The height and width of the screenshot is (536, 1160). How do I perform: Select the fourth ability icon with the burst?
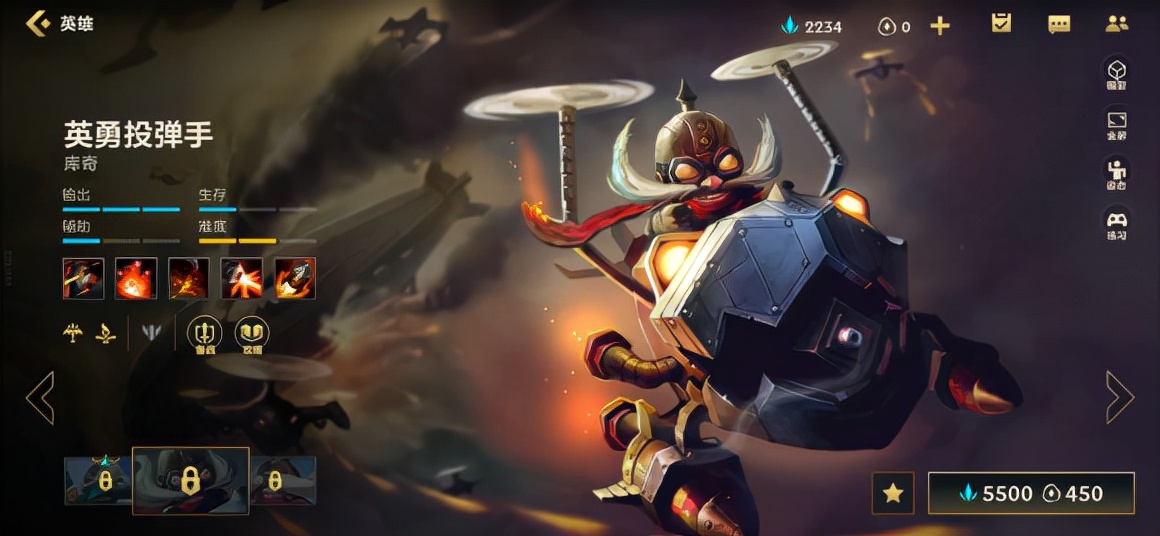pyautogui.click(x=242, y=278)
